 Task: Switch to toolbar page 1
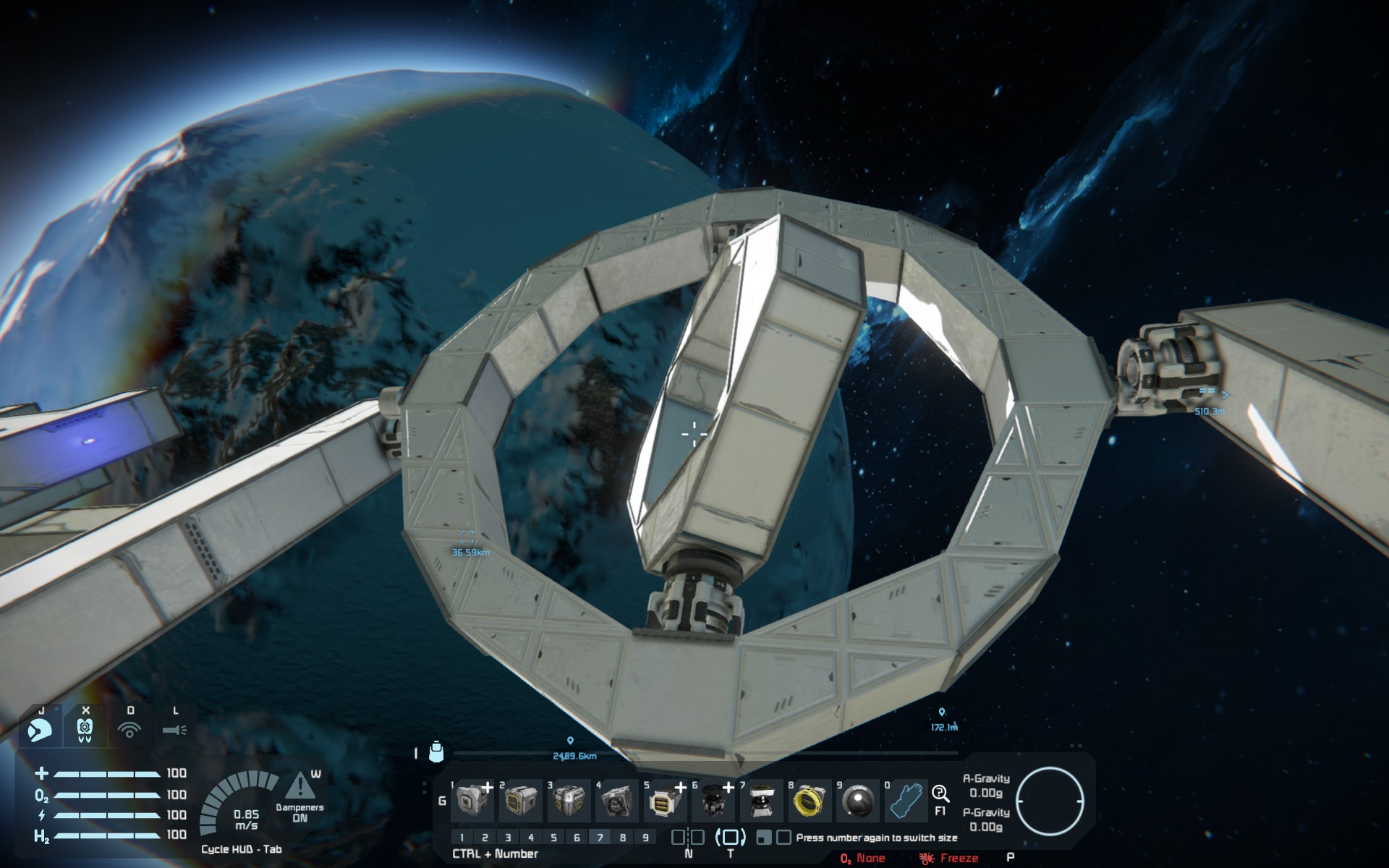point(462,838)
